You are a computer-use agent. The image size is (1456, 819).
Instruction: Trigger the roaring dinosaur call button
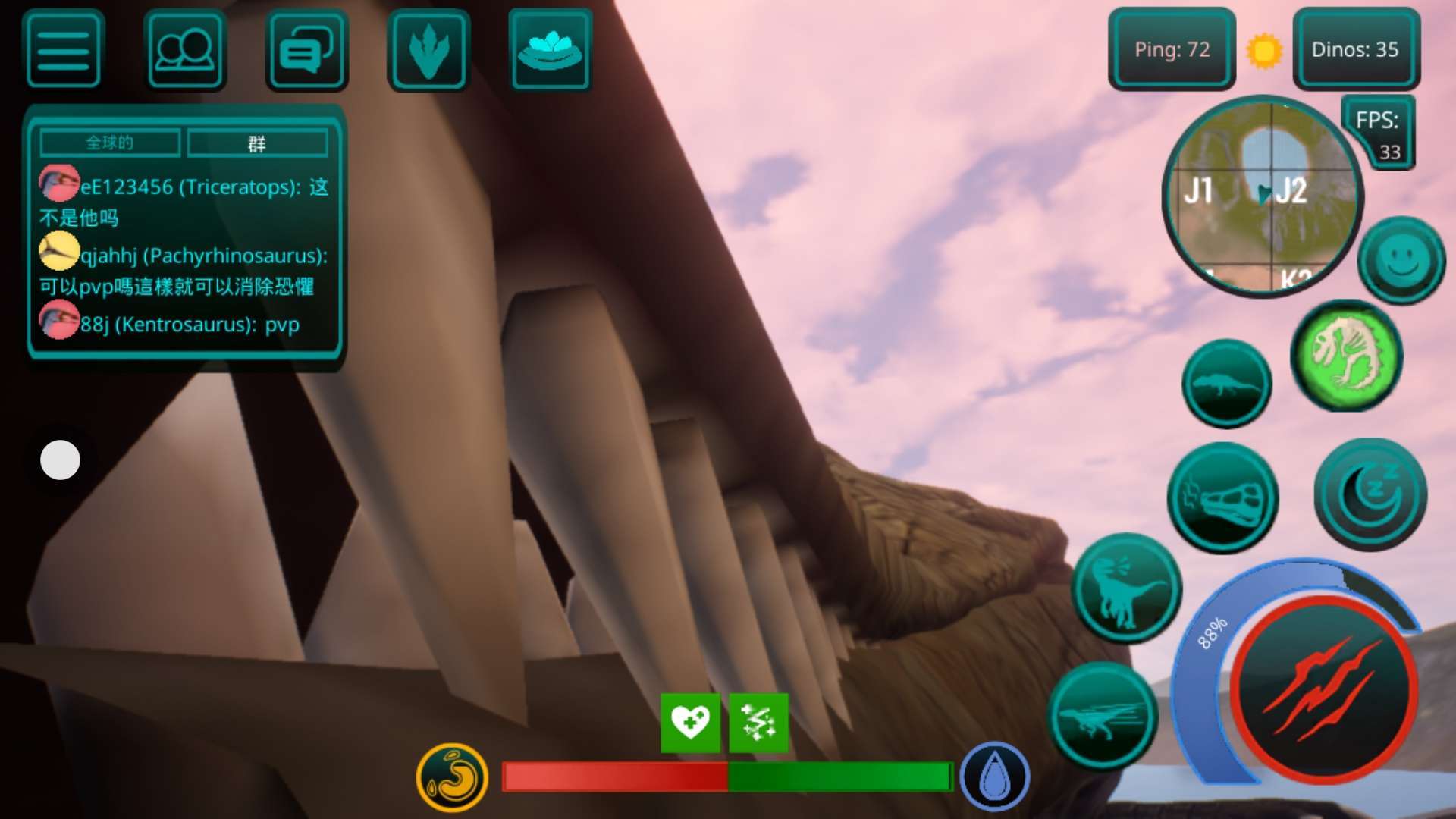[x=1126, y=588]
